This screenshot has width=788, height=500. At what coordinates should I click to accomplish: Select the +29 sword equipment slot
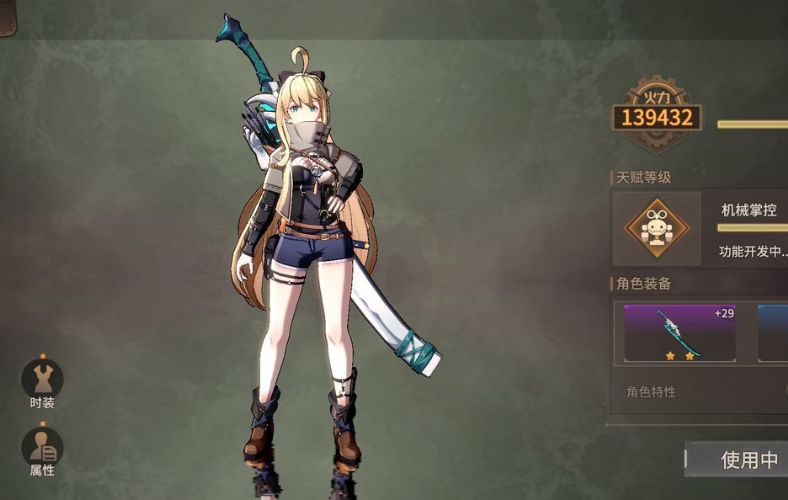[x=679, y=333]
